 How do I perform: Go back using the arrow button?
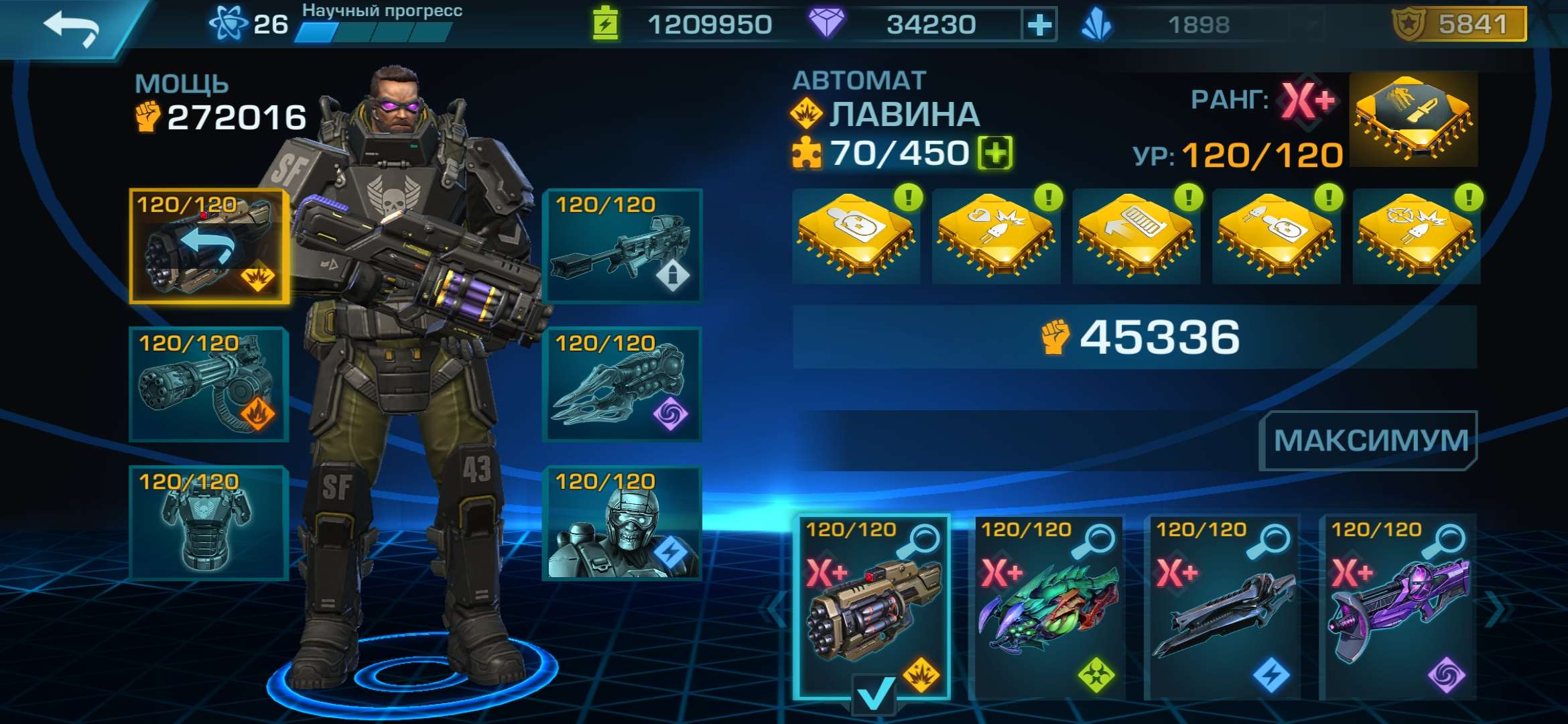pos(70,28)
